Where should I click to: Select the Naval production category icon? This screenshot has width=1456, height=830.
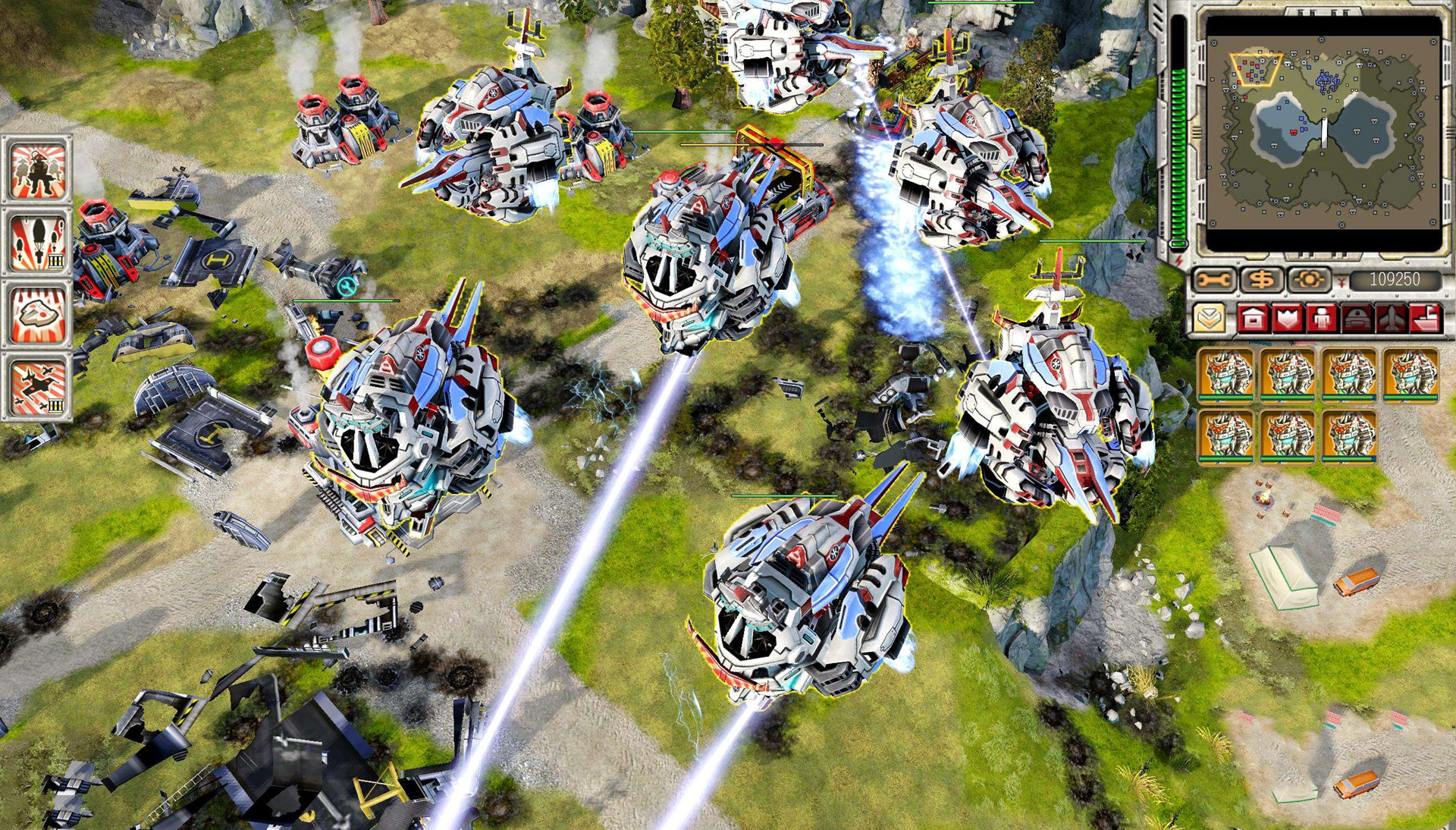coord(1426,317)
